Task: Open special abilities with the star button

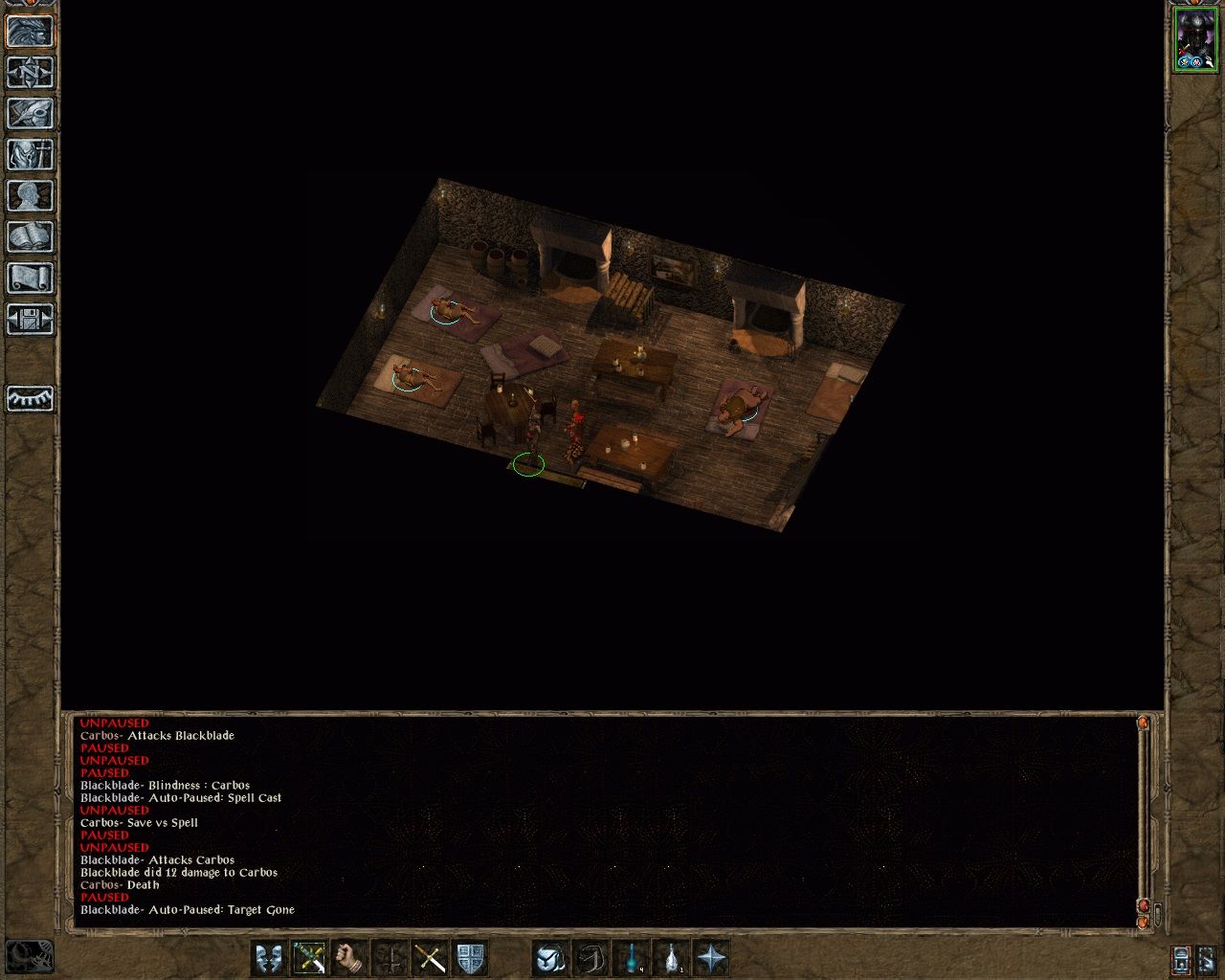Action: pos(712,958)
